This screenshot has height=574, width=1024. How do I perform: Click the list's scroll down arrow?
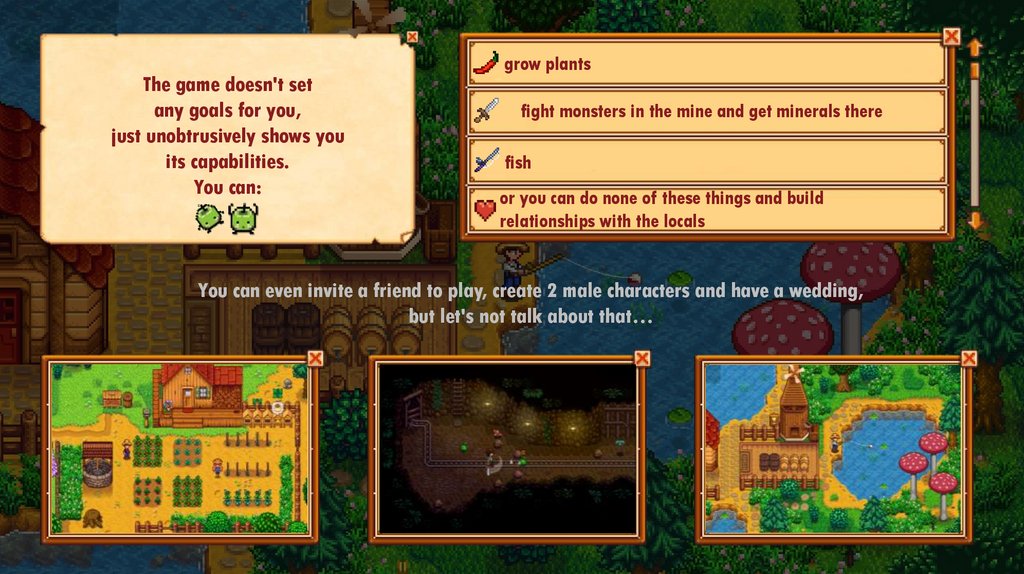coord(975,220)
